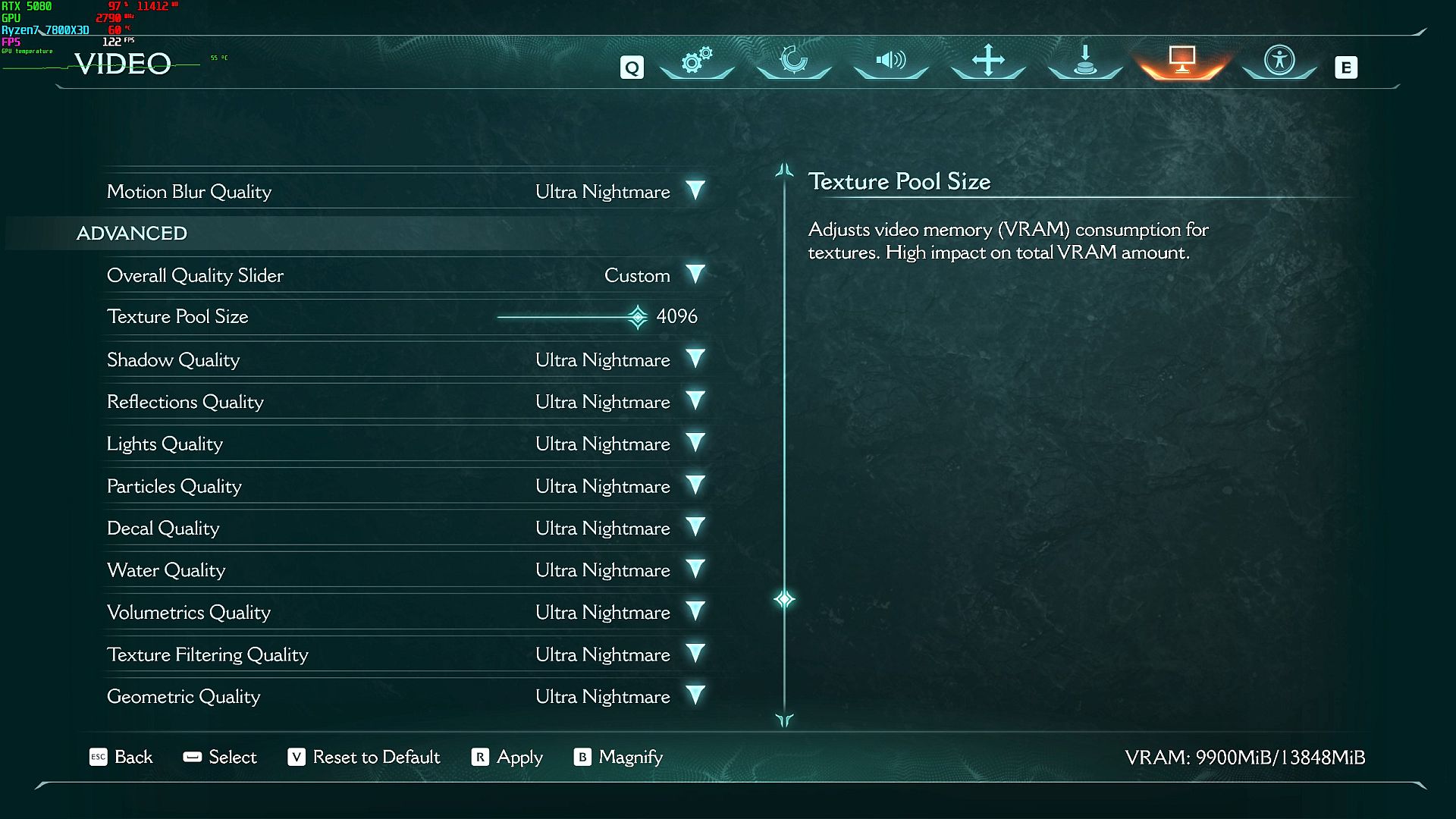Expand the Volumetrics Quality dropdown
The width and height of the screenshot is (1456, 819).
click(x=695, y=611)
